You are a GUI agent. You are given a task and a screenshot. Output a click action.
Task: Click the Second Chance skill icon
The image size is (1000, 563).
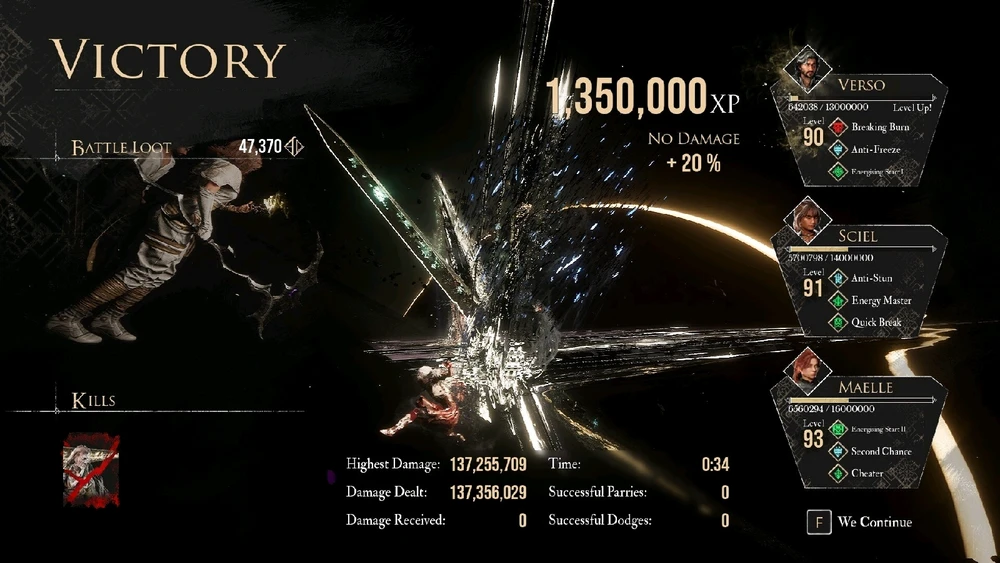pyautogui.click(x=837, y=451)
